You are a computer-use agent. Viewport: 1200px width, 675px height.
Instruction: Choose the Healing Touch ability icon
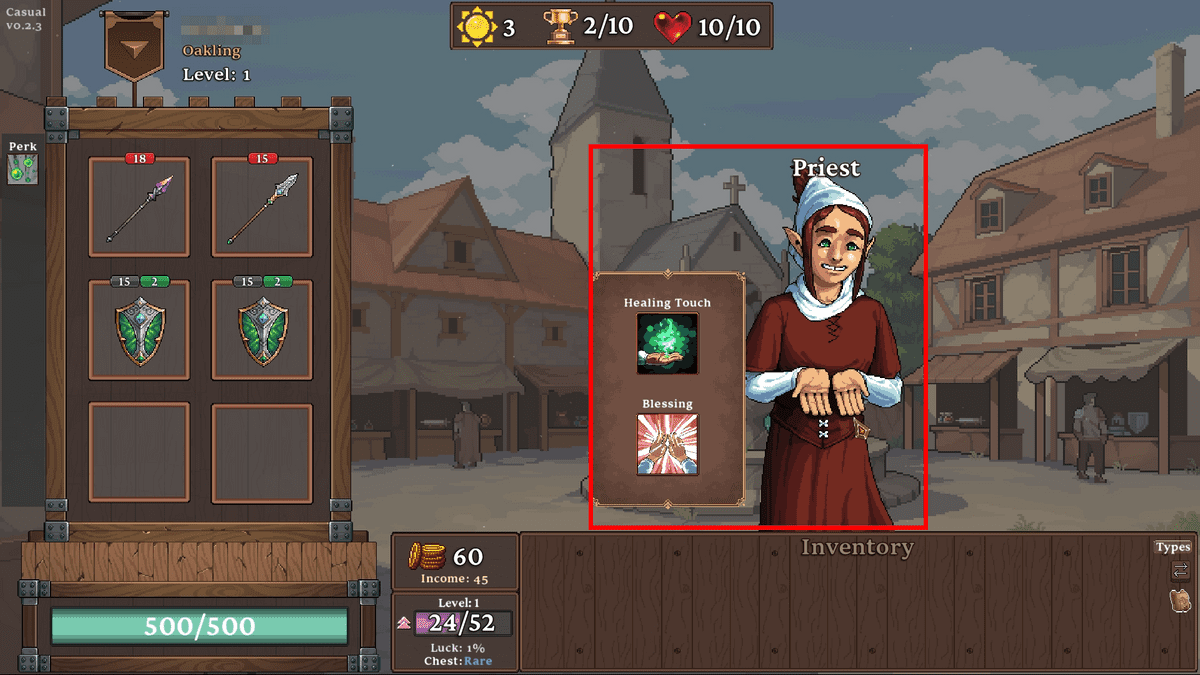point(668,344)
